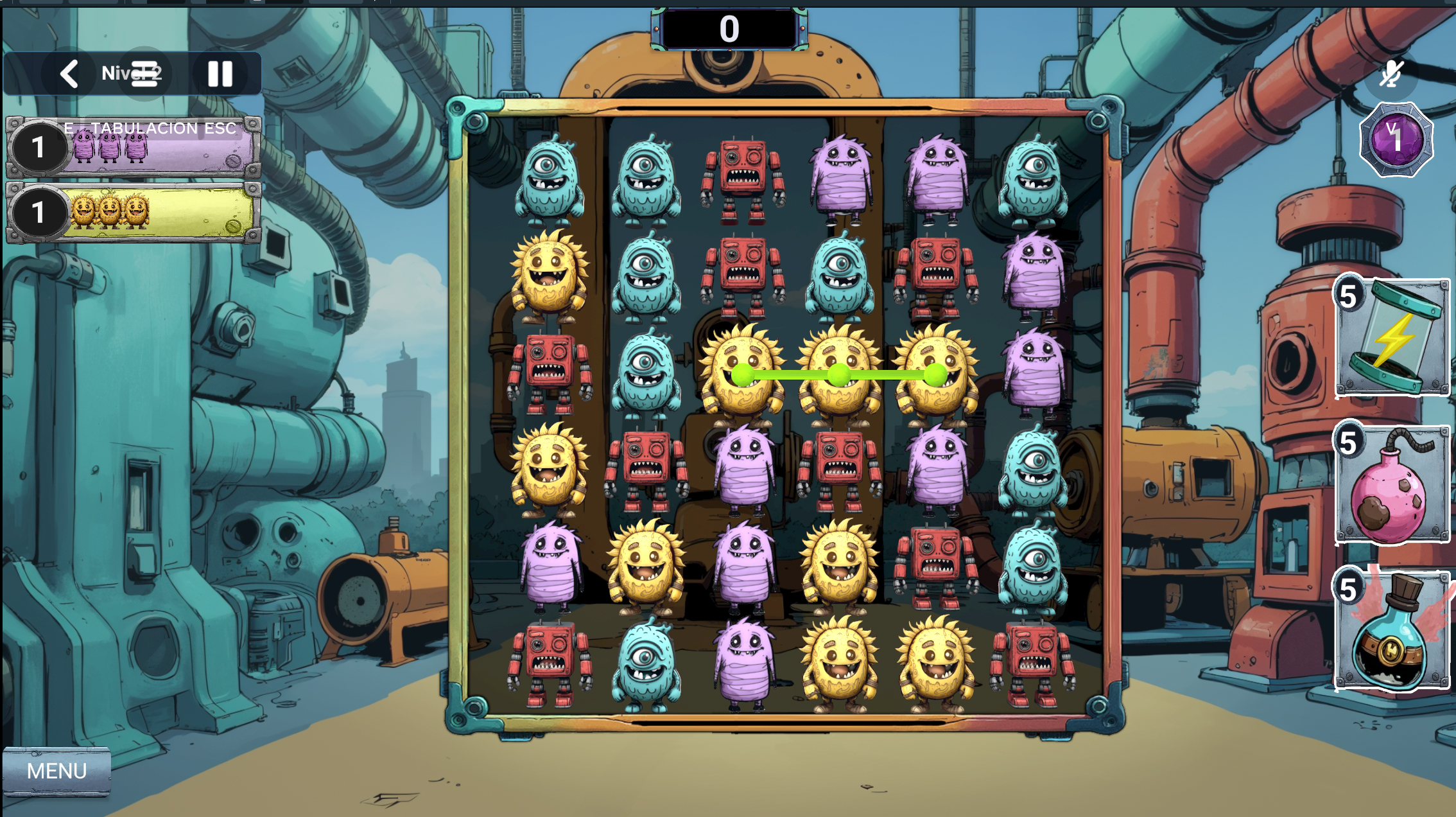Pause the game

pos(220,74)
